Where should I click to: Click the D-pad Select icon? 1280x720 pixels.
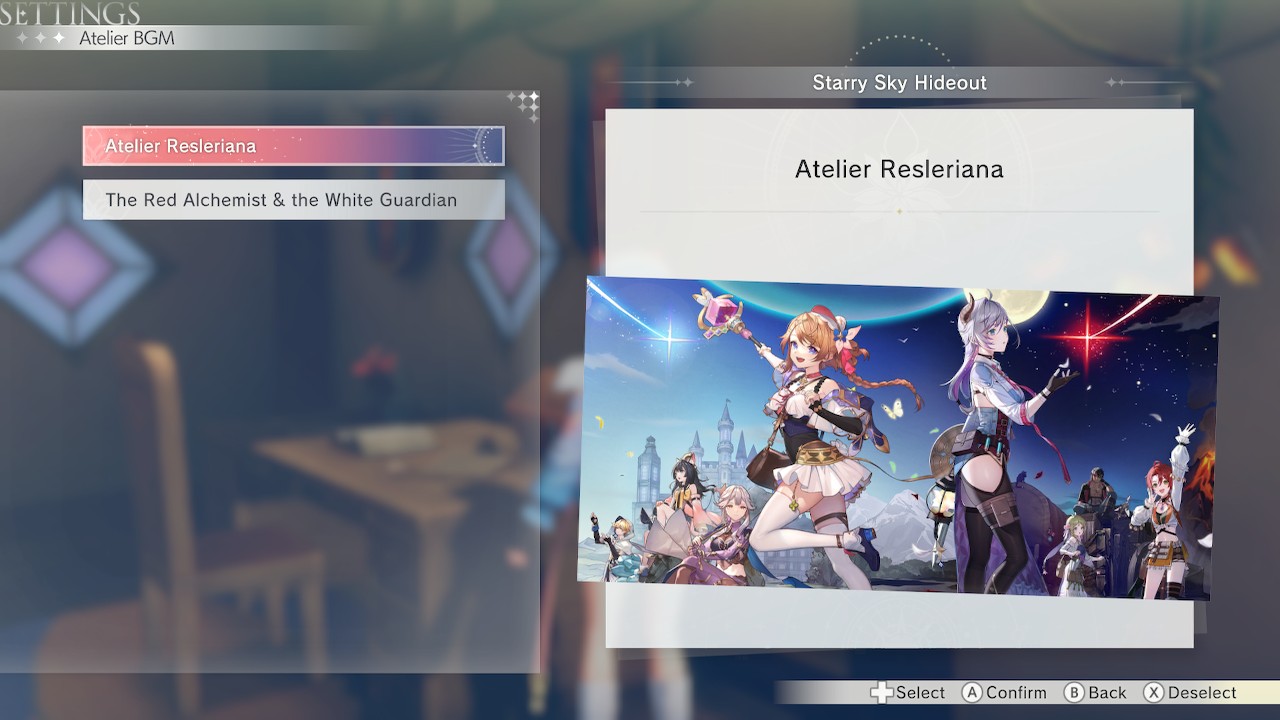(884, 692)
